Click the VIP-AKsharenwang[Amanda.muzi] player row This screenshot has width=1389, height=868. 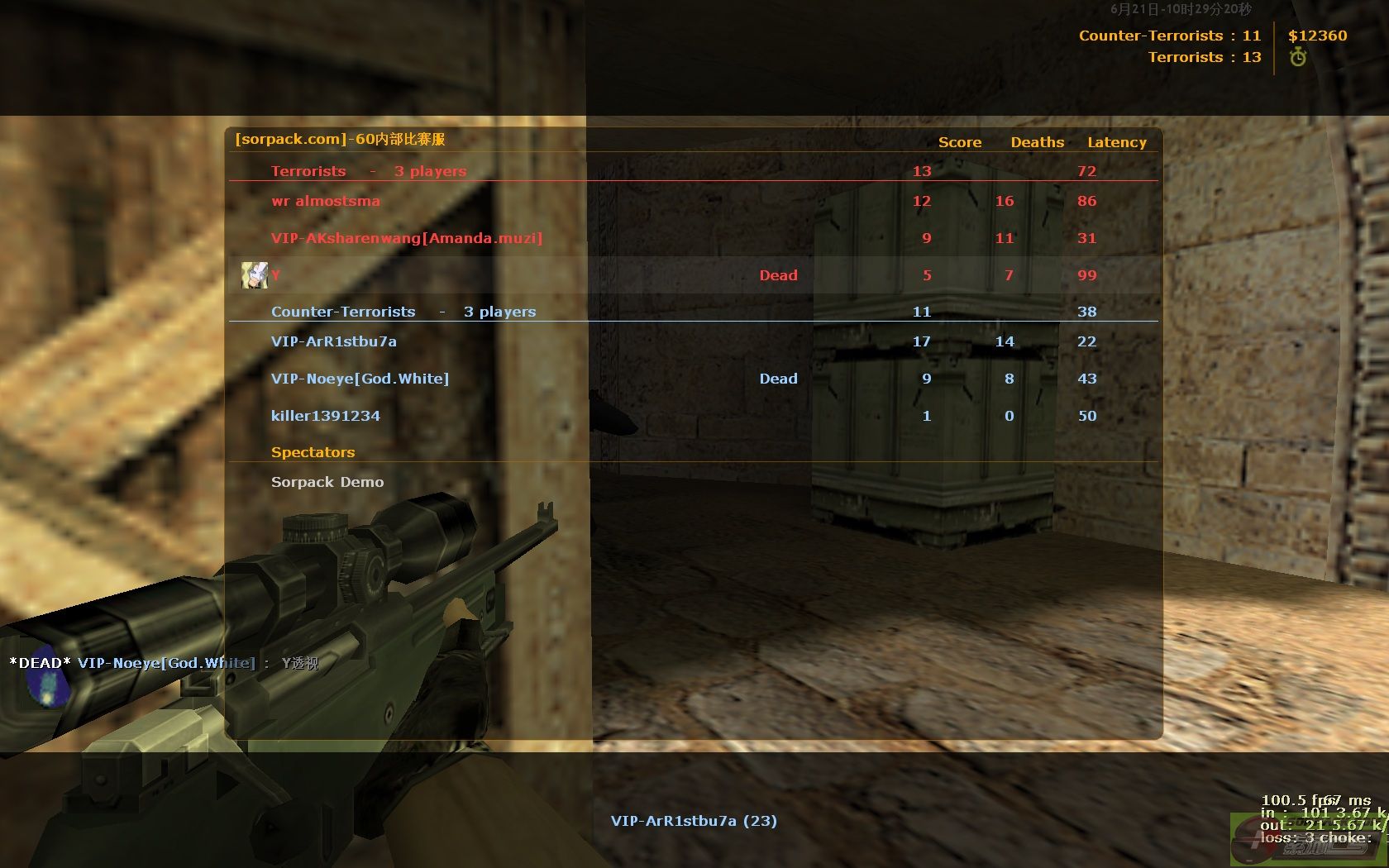point(407,238)
